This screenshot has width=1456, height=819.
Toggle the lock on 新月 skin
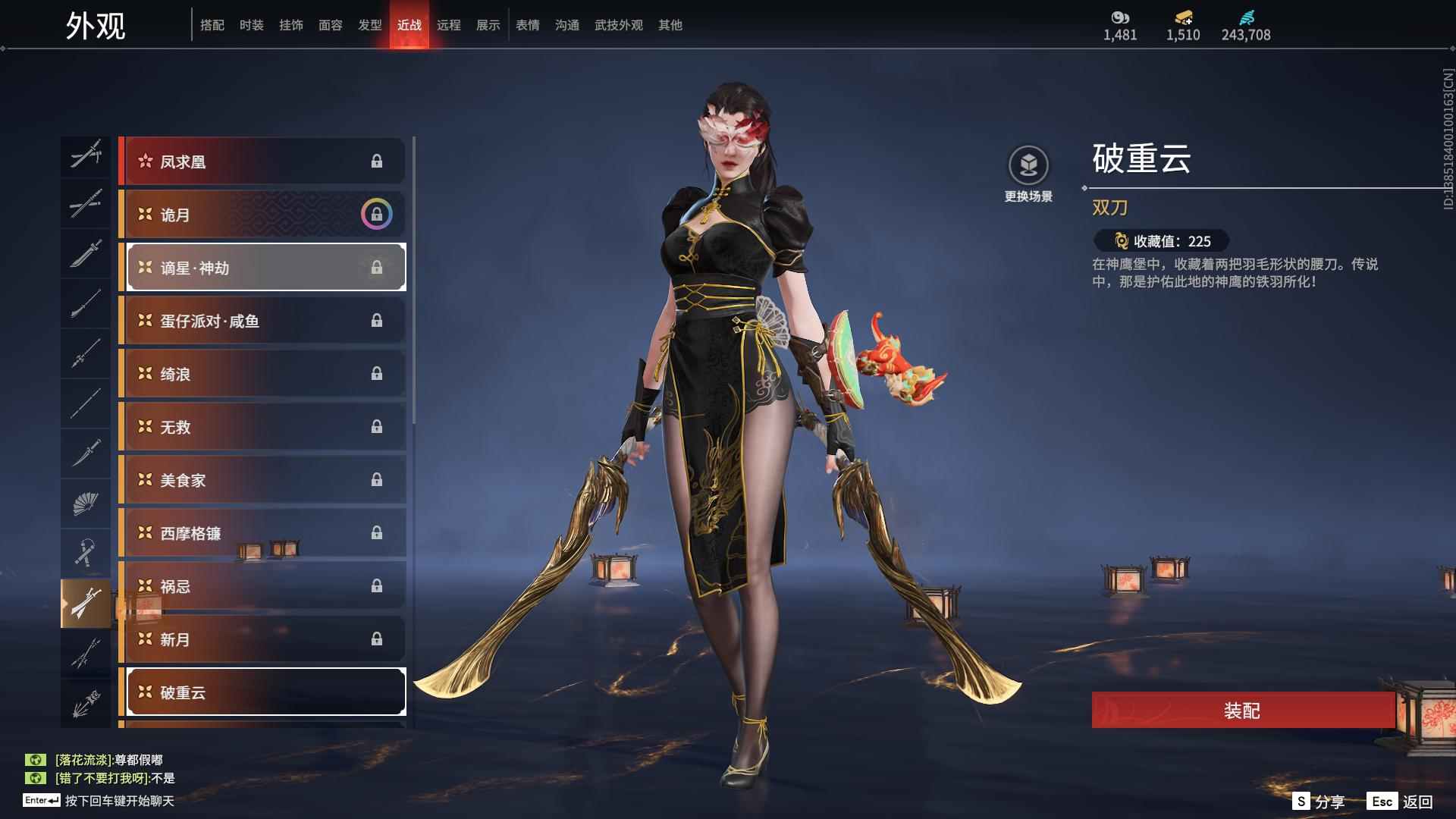377,639
